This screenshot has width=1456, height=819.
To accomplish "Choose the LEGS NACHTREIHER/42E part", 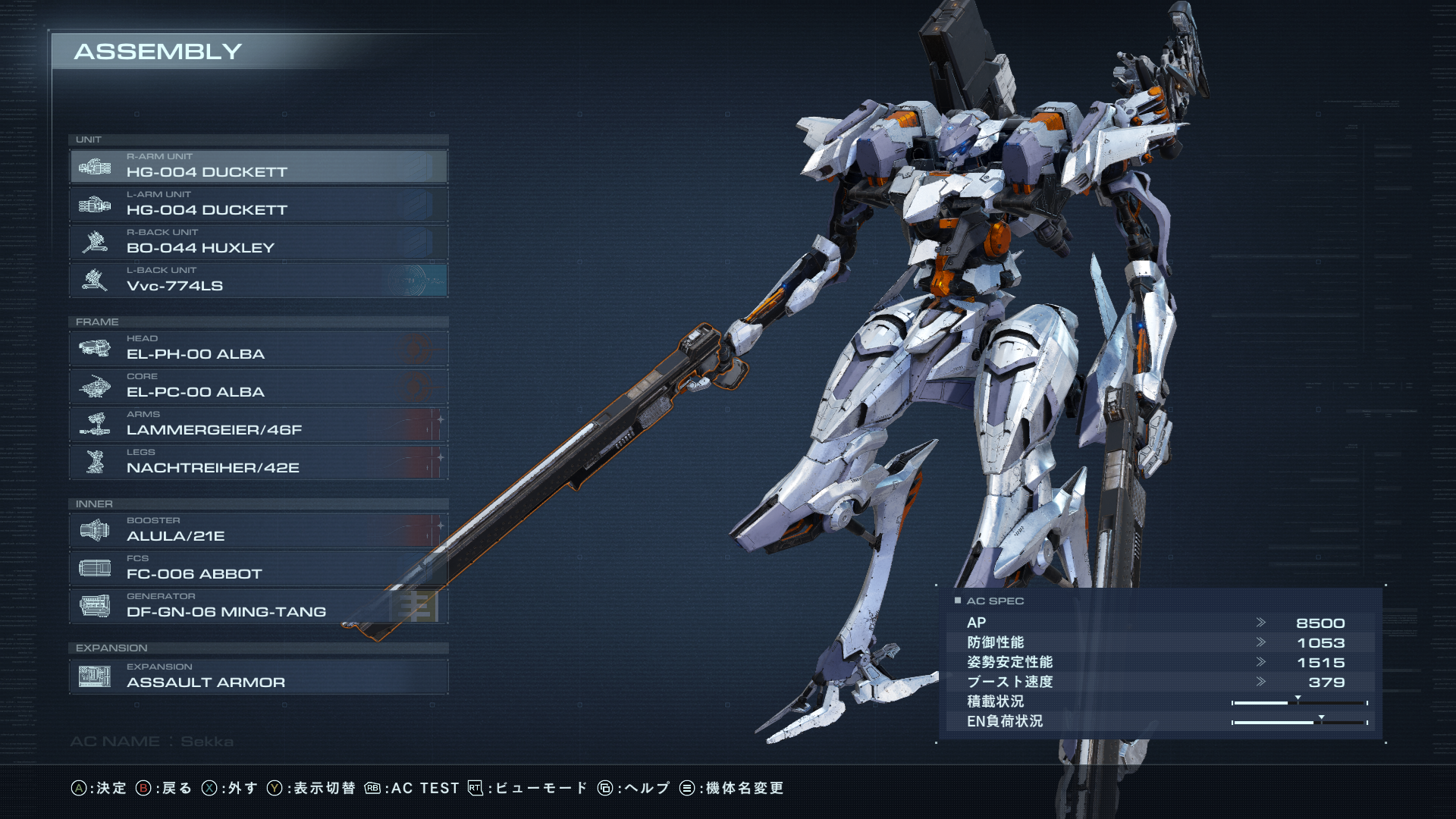I will [258, 462].
